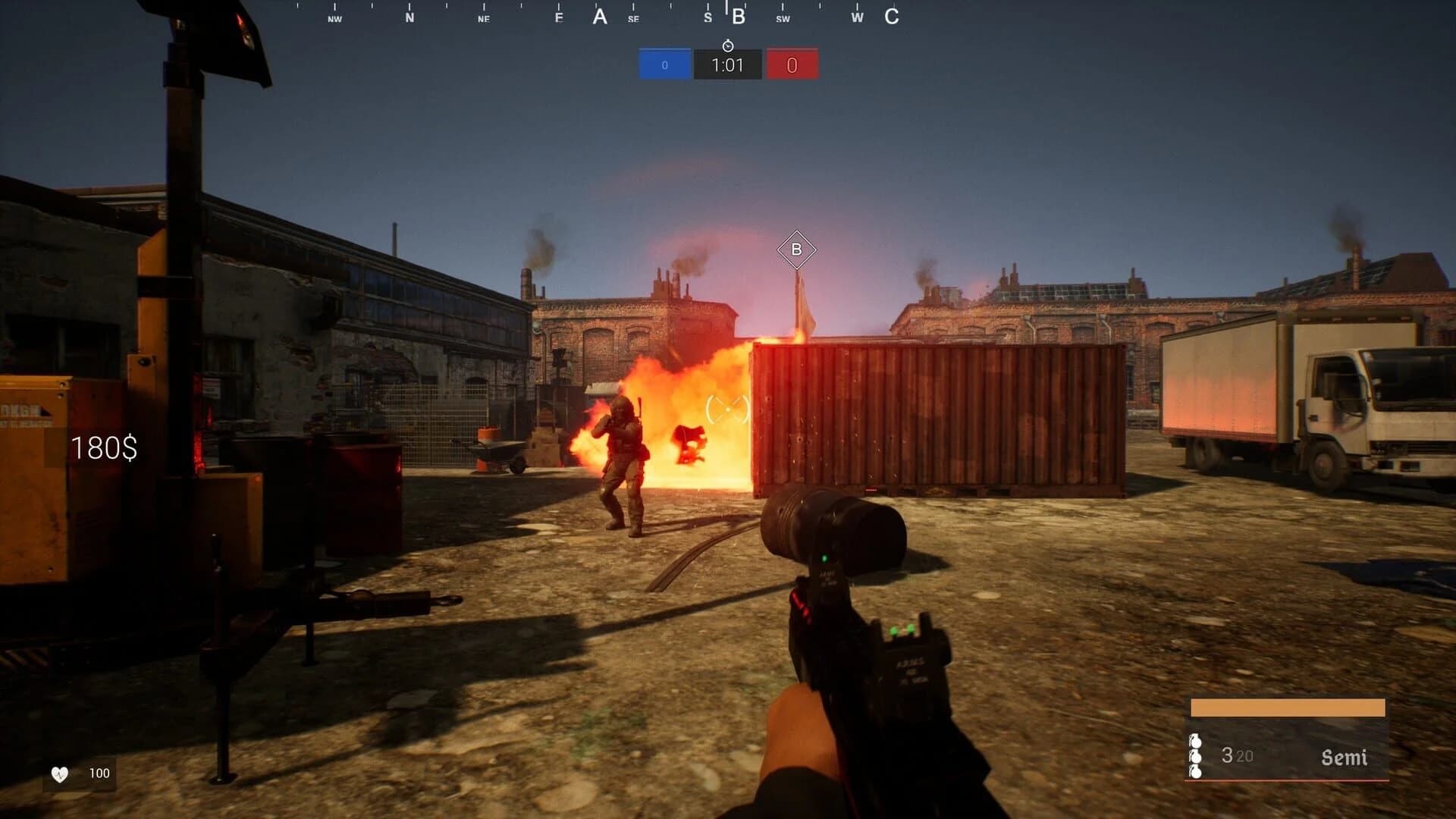
Task: Toggle the red team score box
Action: coord(791,64)
